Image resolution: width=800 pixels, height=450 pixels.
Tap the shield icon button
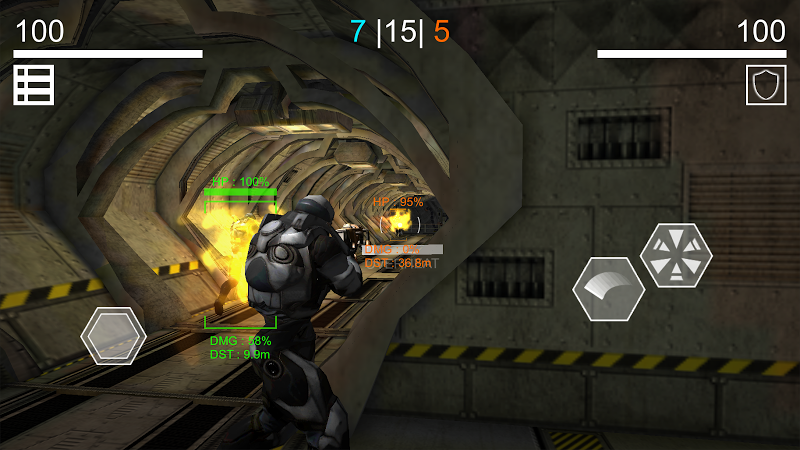(766, 85)
